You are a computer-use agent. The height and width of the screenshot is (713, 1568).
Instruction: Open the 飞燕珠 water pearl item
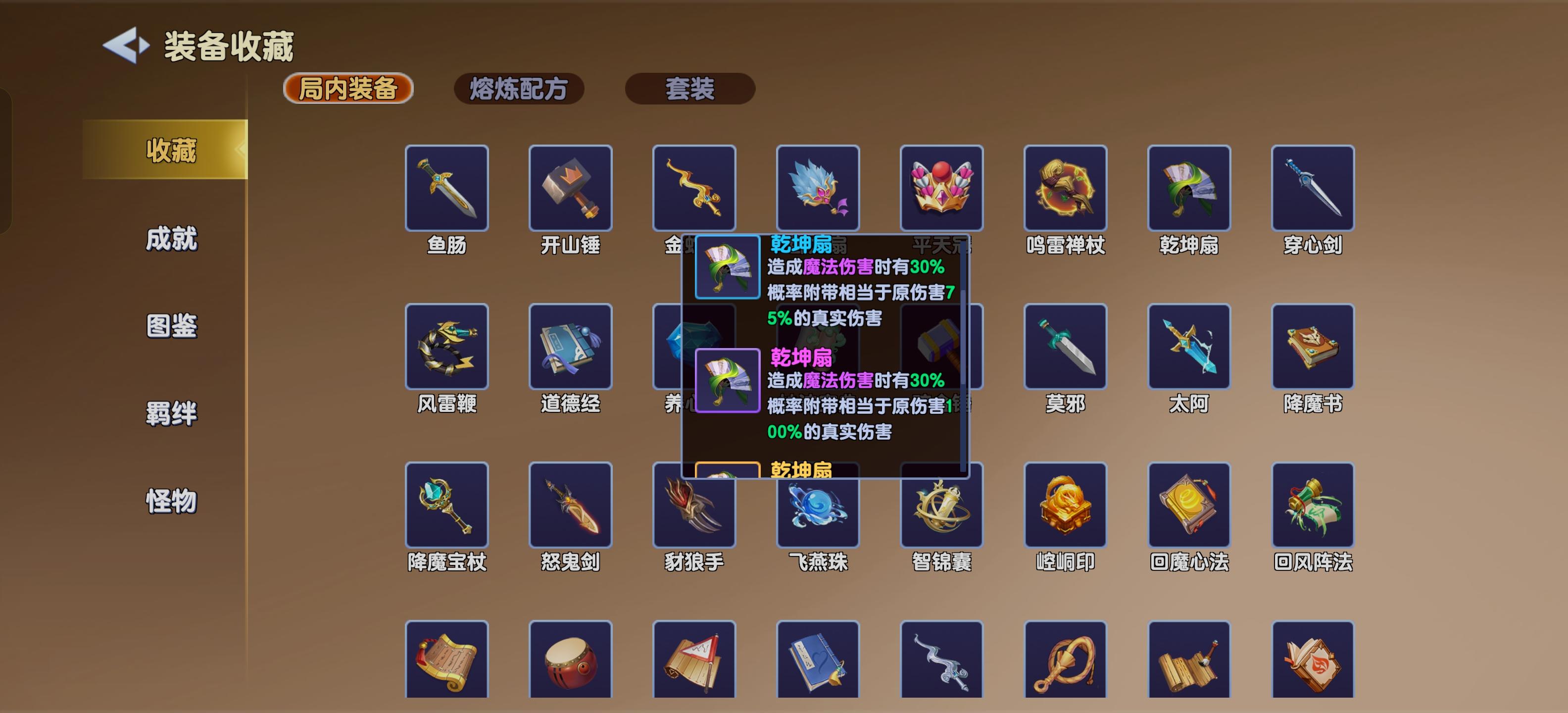pyautogui.click(x=819, y=506)
